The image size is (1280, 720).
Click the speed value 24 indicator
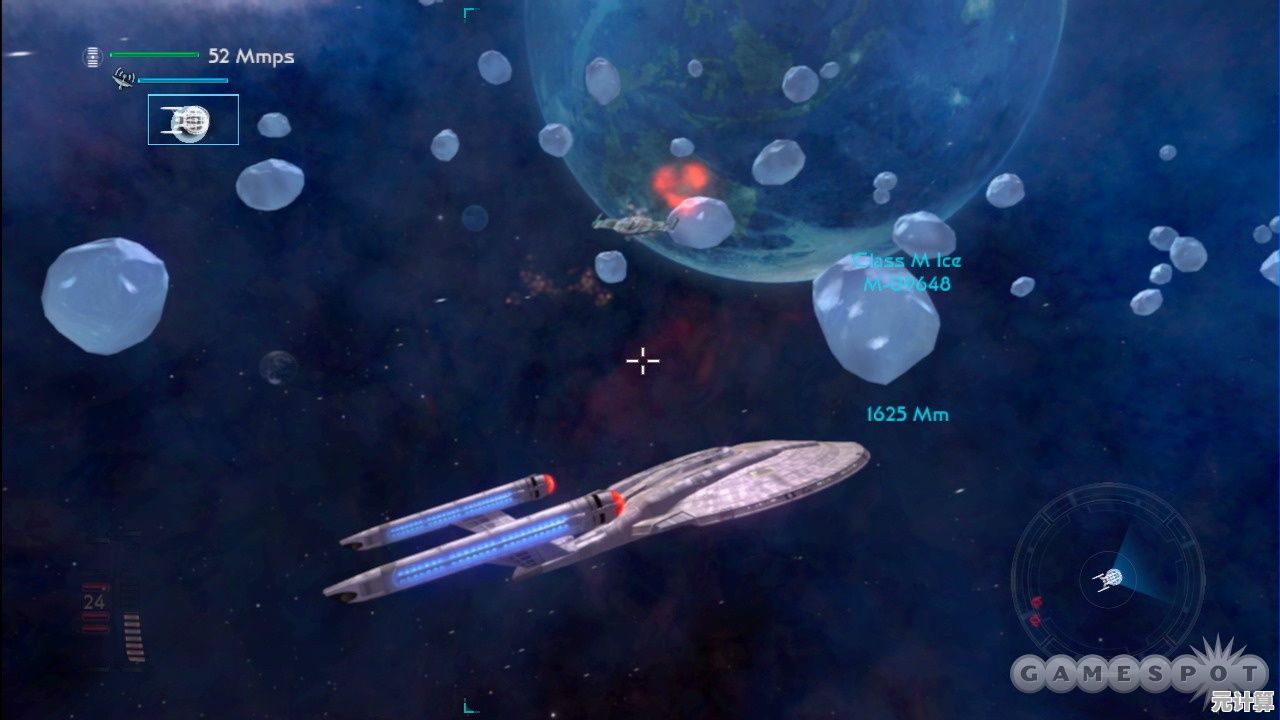[94, 601]
